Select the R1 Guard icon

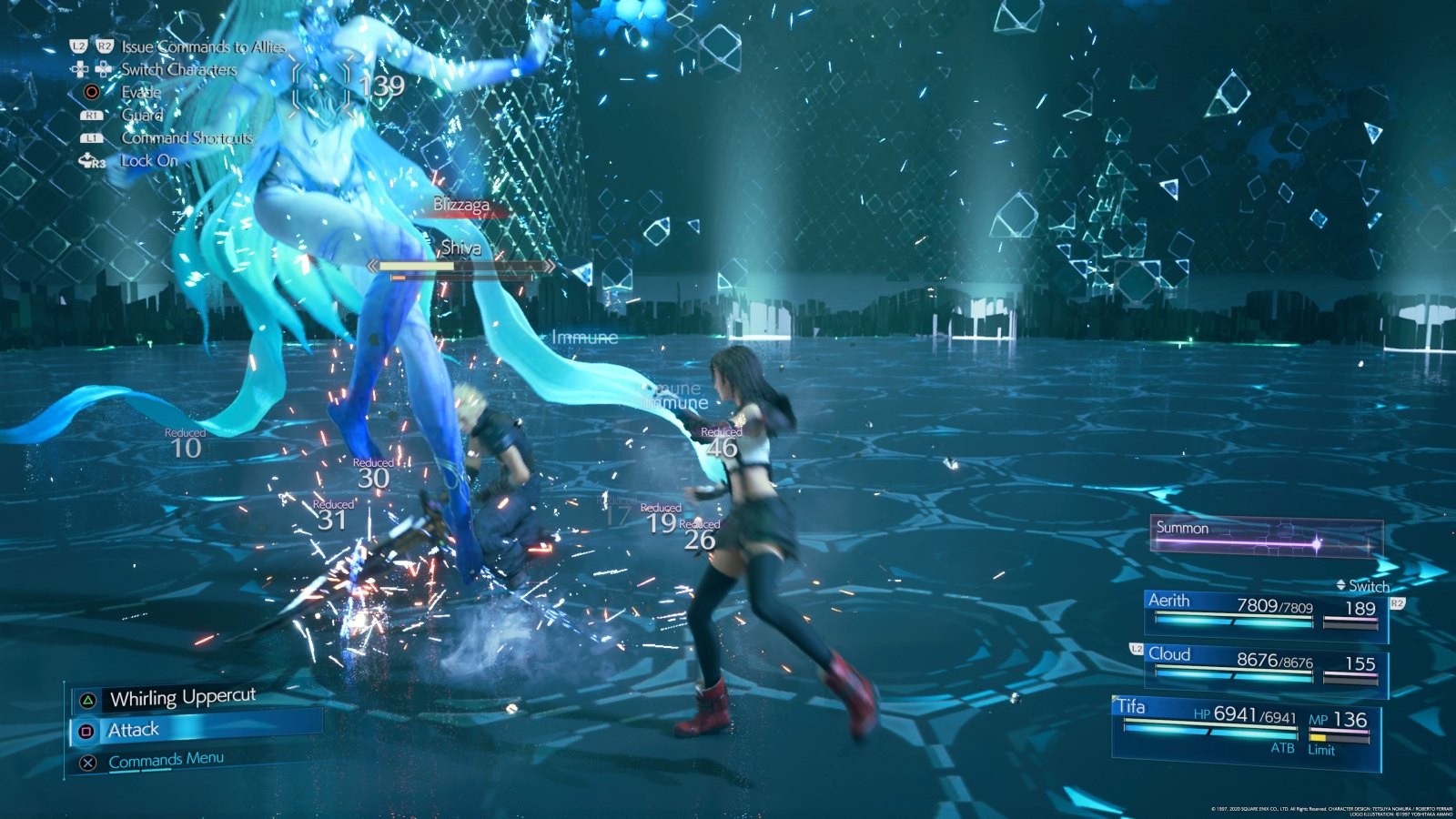click(90, 116)
